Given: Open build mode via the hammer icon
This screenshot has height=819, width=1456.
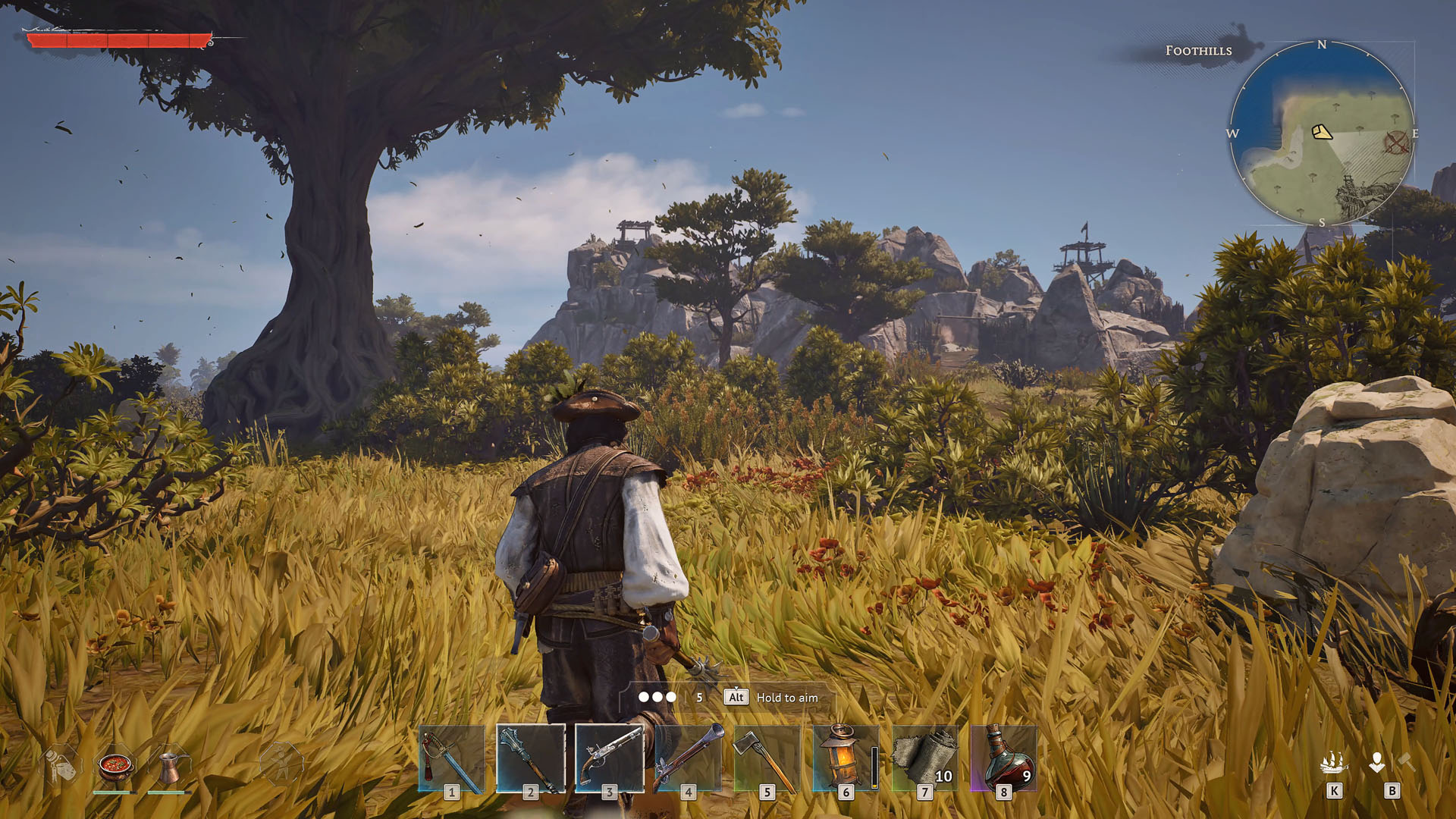Looking at the screenshot, I should pyautogui.click(x=1404, y=762).
